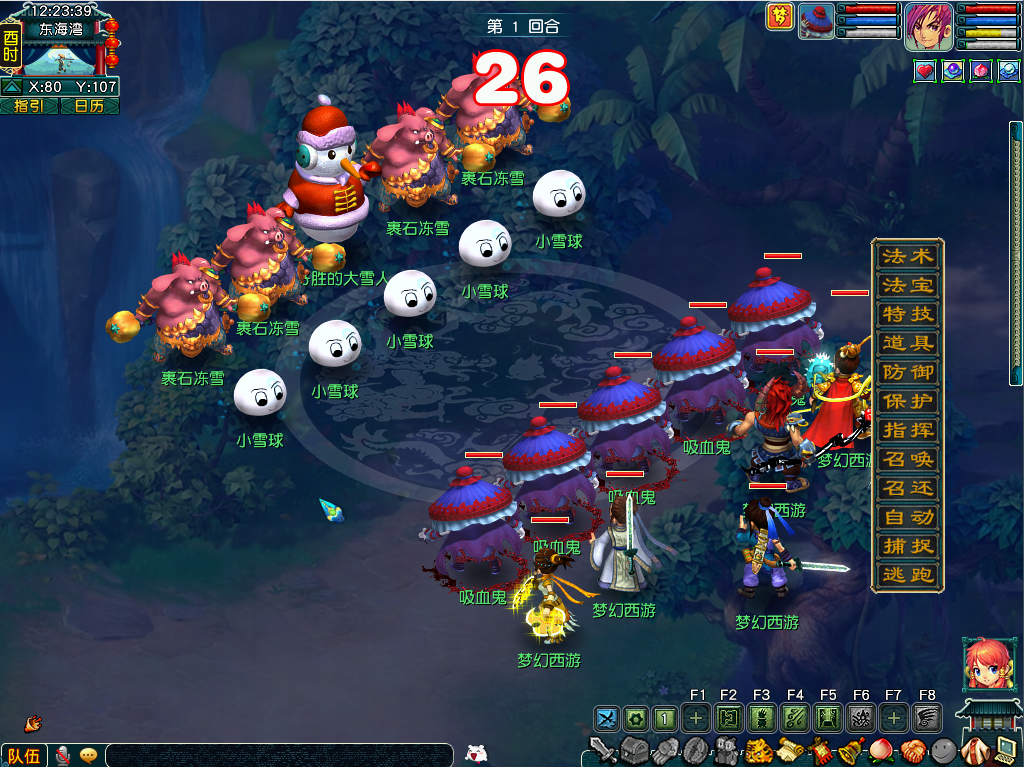The height and width of the screenshot is (767, 1024).
Task: Select the red heart status icon
Action: (x=925, y=72)
